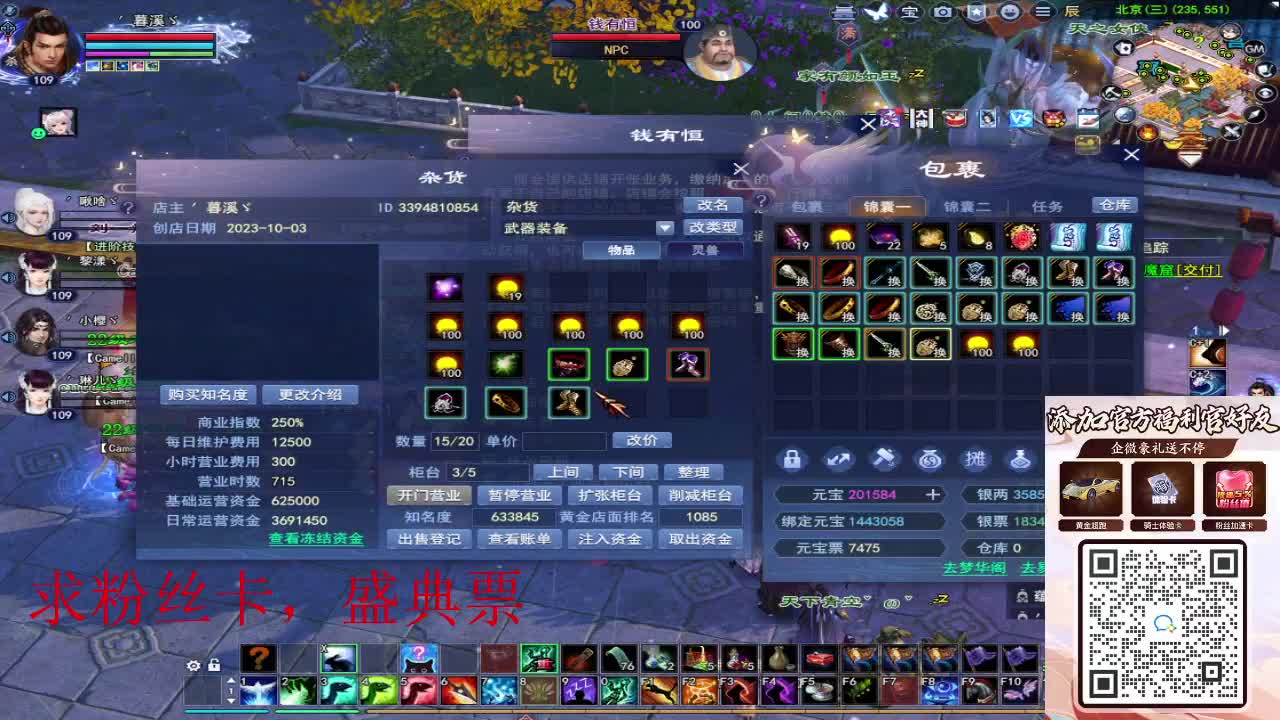Open the 任务 tab in the bag window
The width and height of the screenshot is (1280, 720).
click(1046, 206)
